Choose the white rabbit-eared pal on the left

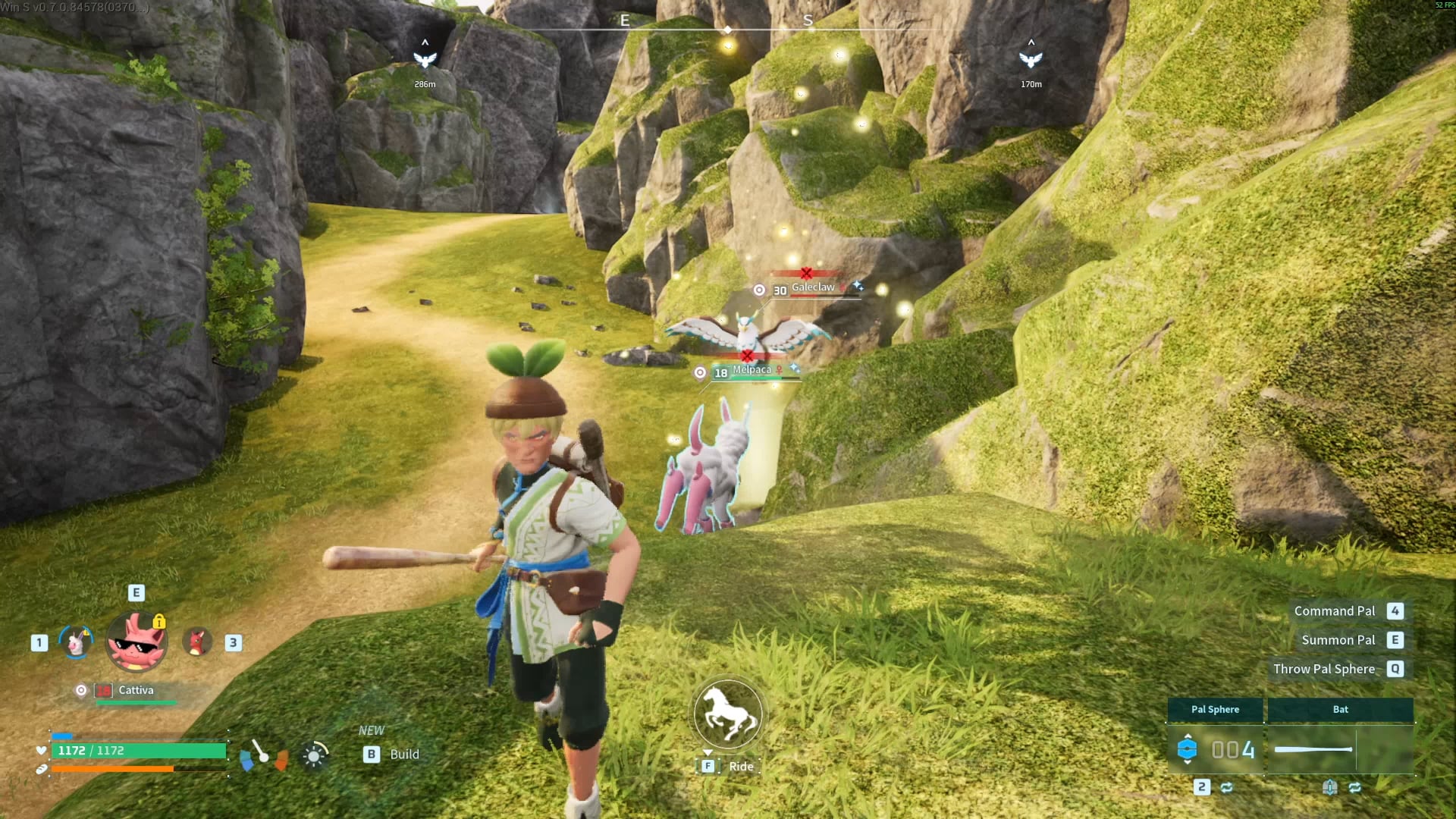[76, 643]
